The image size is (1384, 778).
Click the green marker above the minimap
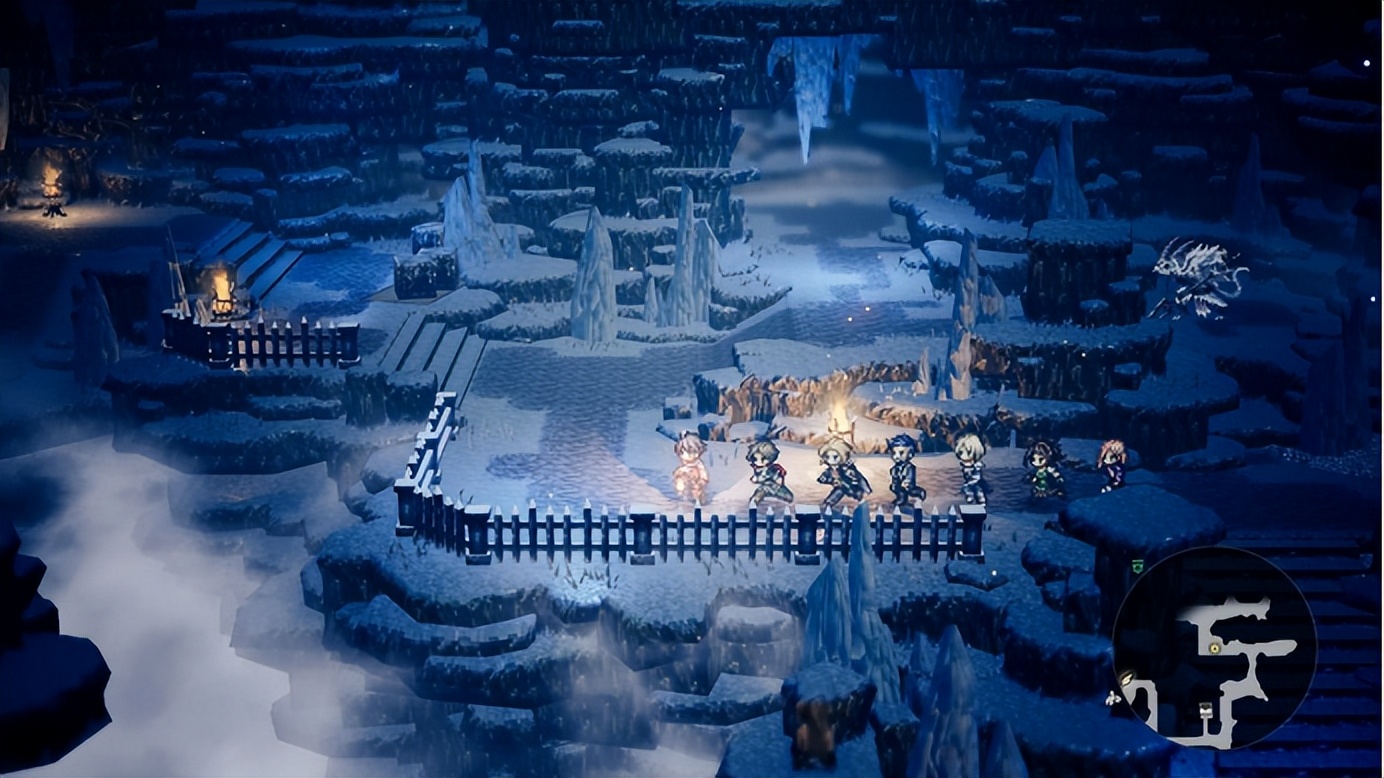1138,566
